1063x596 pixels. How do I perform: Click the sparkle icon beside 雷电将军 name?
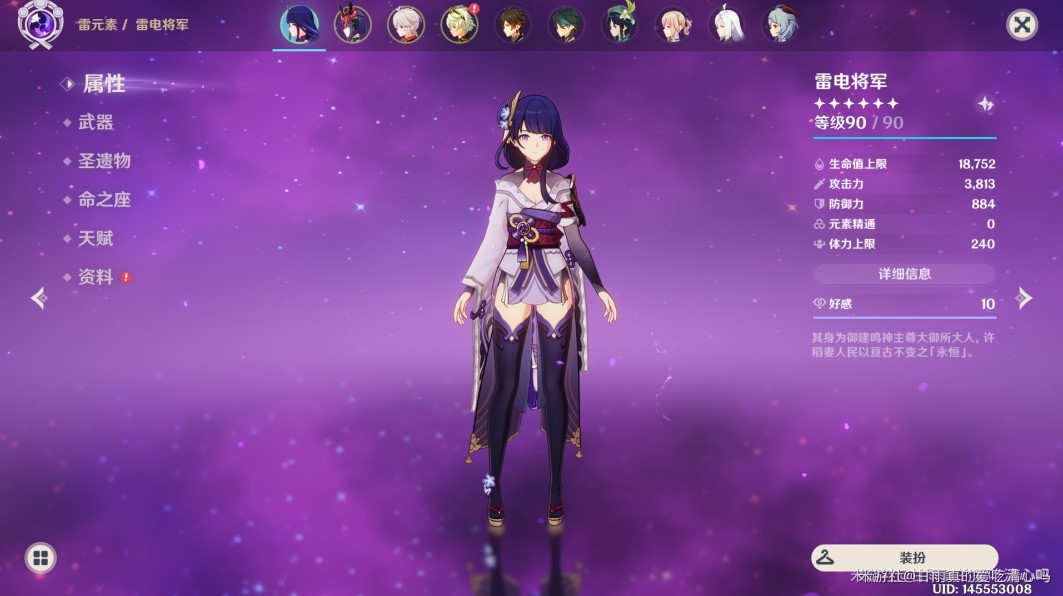pyautogui.click(x=985, y=104)
